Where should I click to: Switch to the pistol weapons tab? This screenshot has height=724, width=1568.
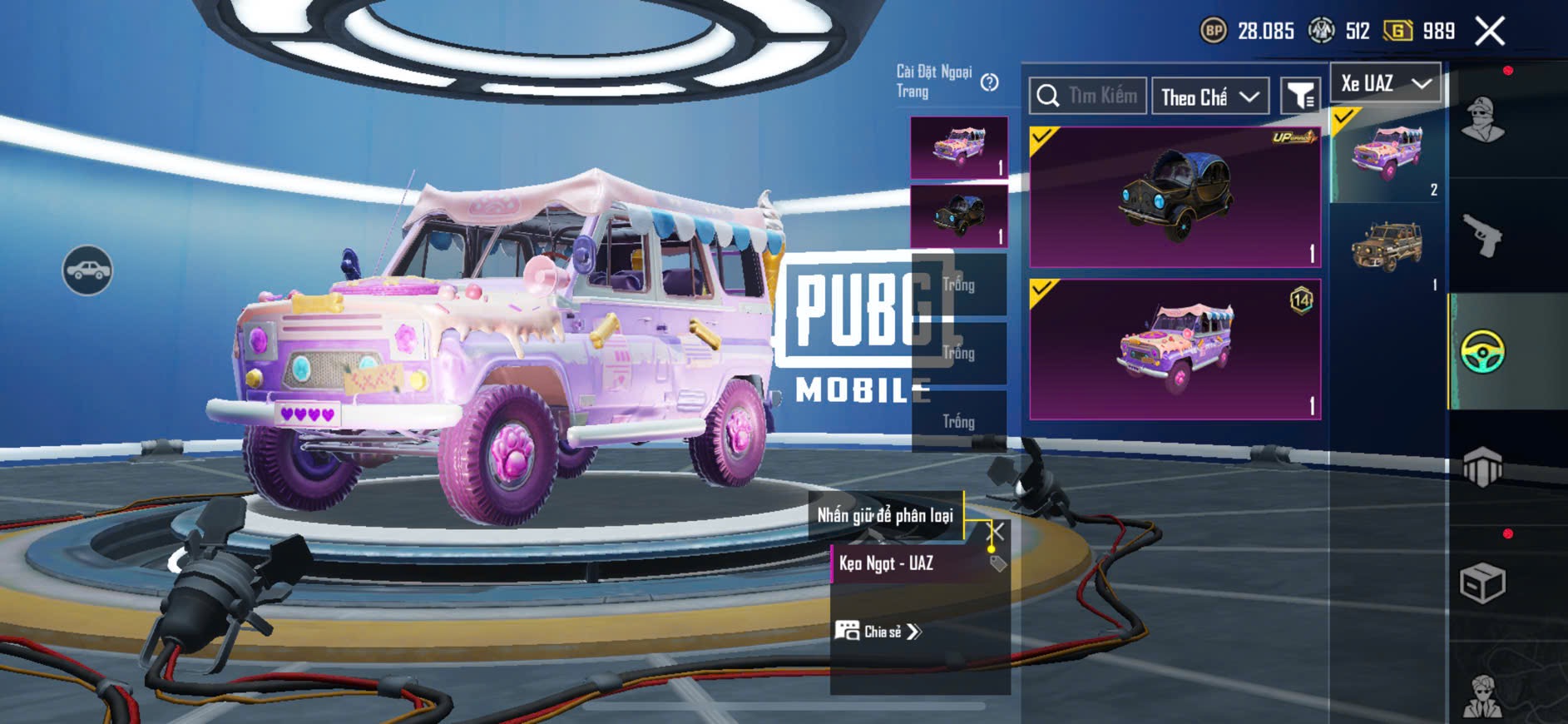click(1482, 236)
